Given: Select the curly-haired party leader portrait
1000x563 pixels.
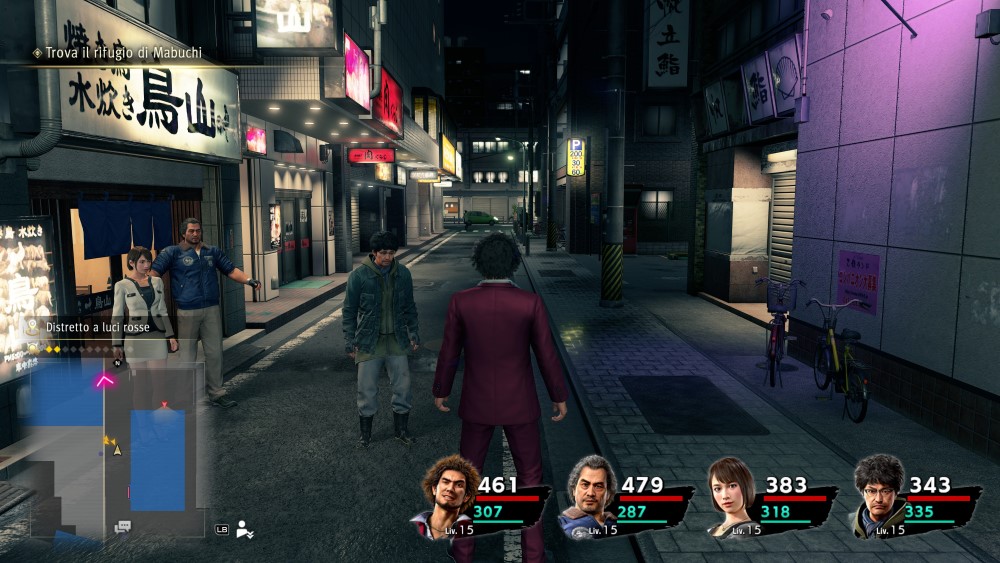Looking at the screenshot, I should (446, 495).
